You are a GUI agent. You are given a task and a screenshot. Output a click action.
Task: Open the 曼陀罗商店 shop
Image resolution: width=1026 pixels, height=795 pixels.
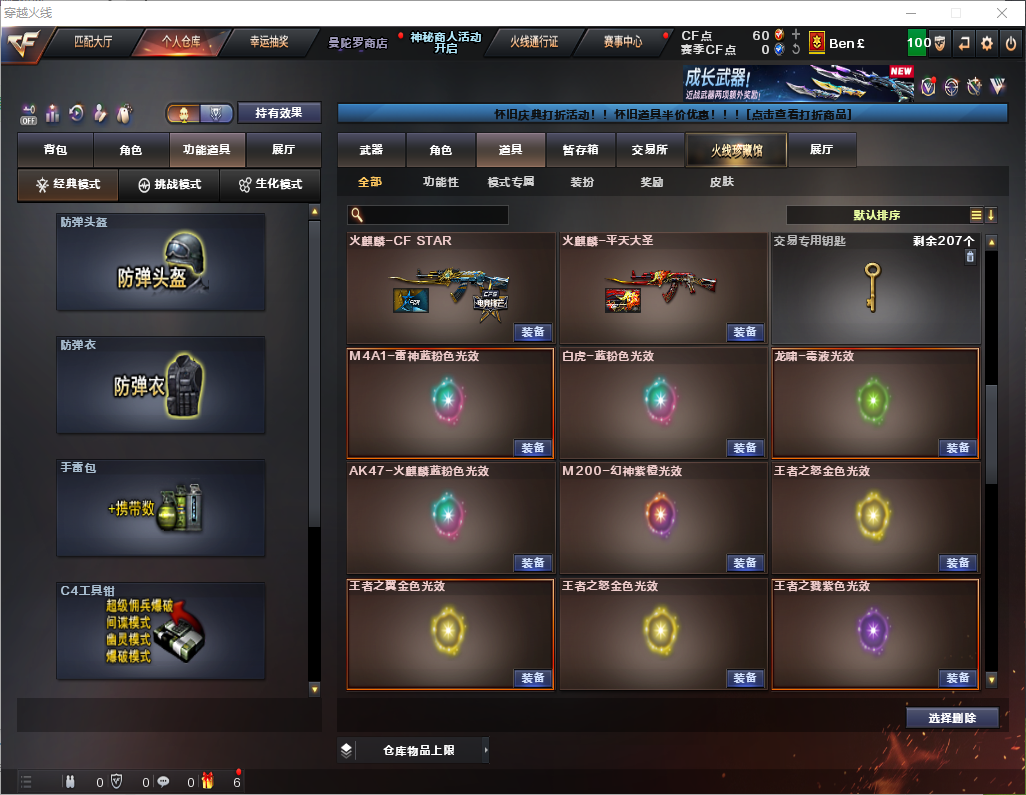(357, 43)
